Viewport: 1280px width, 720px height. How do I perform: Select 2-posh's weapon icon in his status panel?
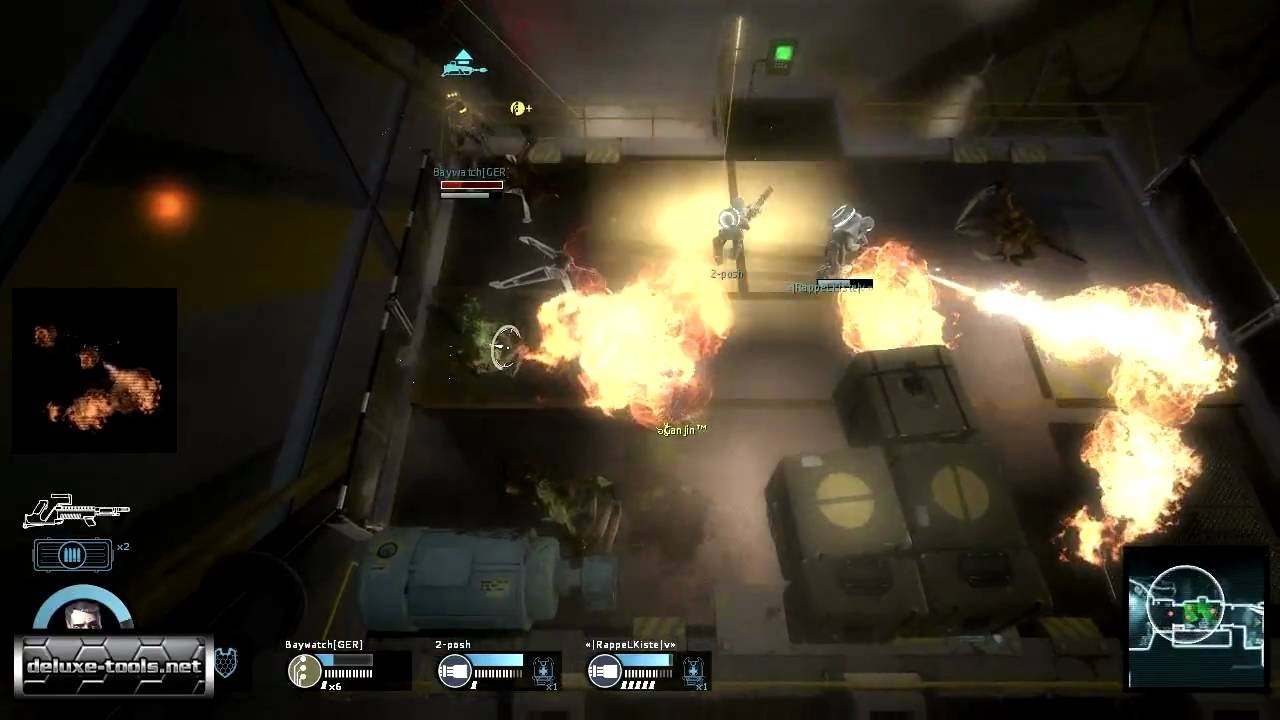pos(455,671)
